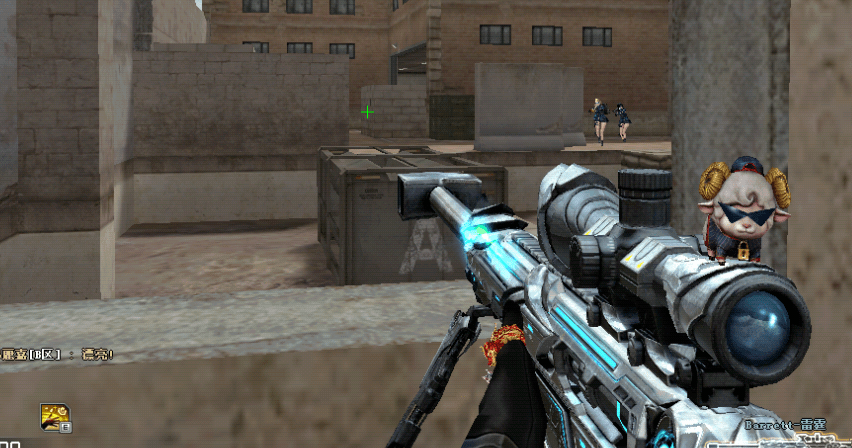Image resolution: width=852 pixels, height=448 pixels.
Task: Click the chat message reading 漂亮!
Action: pos(97,354)
